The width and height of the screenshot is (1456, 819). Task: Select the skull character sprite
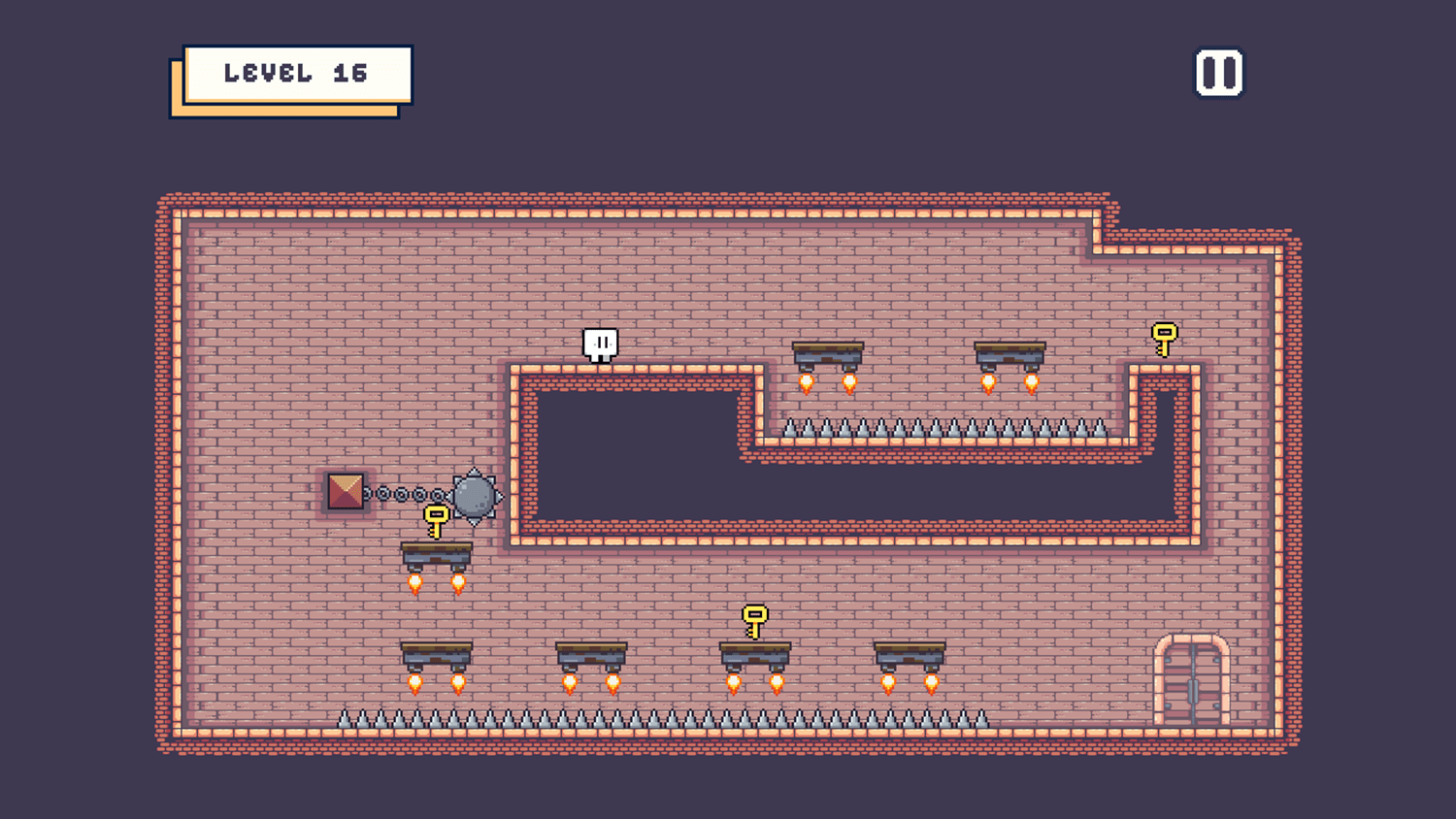pos(600,345)
